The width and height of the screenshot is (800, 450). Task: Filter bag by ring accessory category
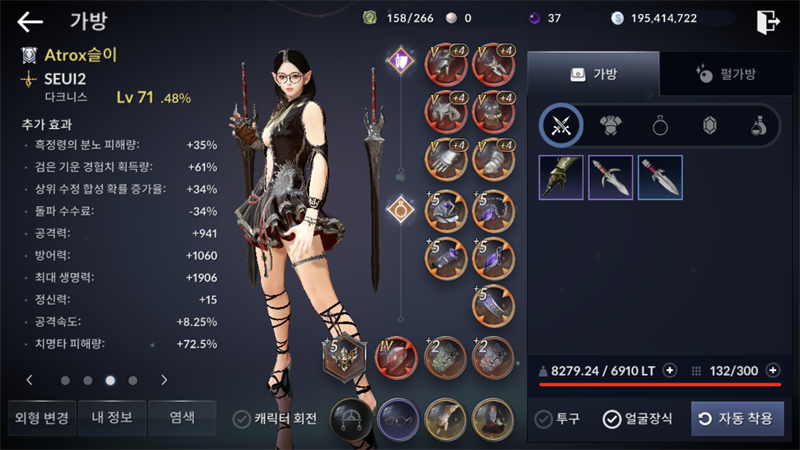pos(661,125)
